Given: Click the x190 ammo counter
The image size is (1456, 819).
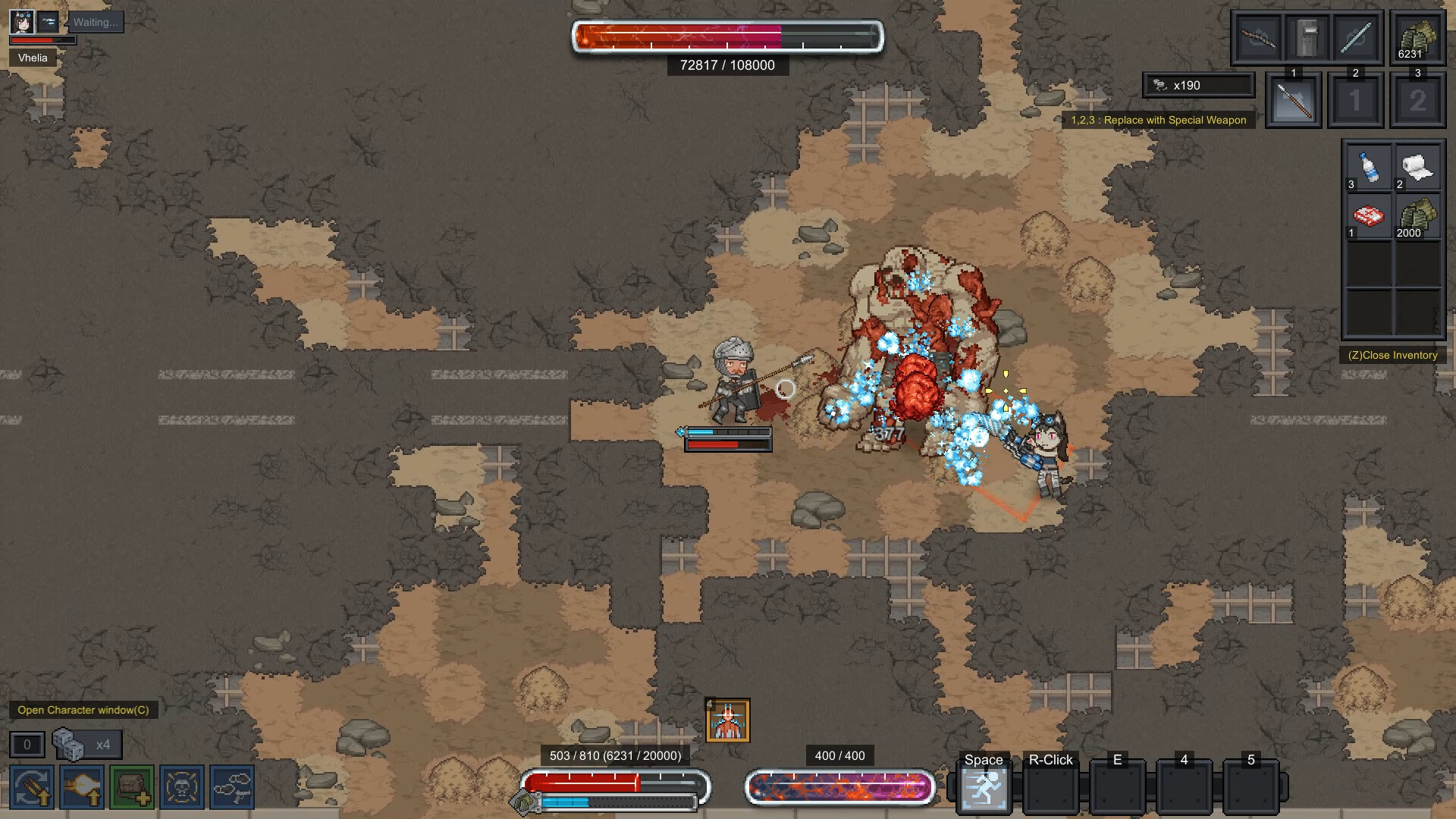Looking at the screenshot, I should tap(1197, 85).
